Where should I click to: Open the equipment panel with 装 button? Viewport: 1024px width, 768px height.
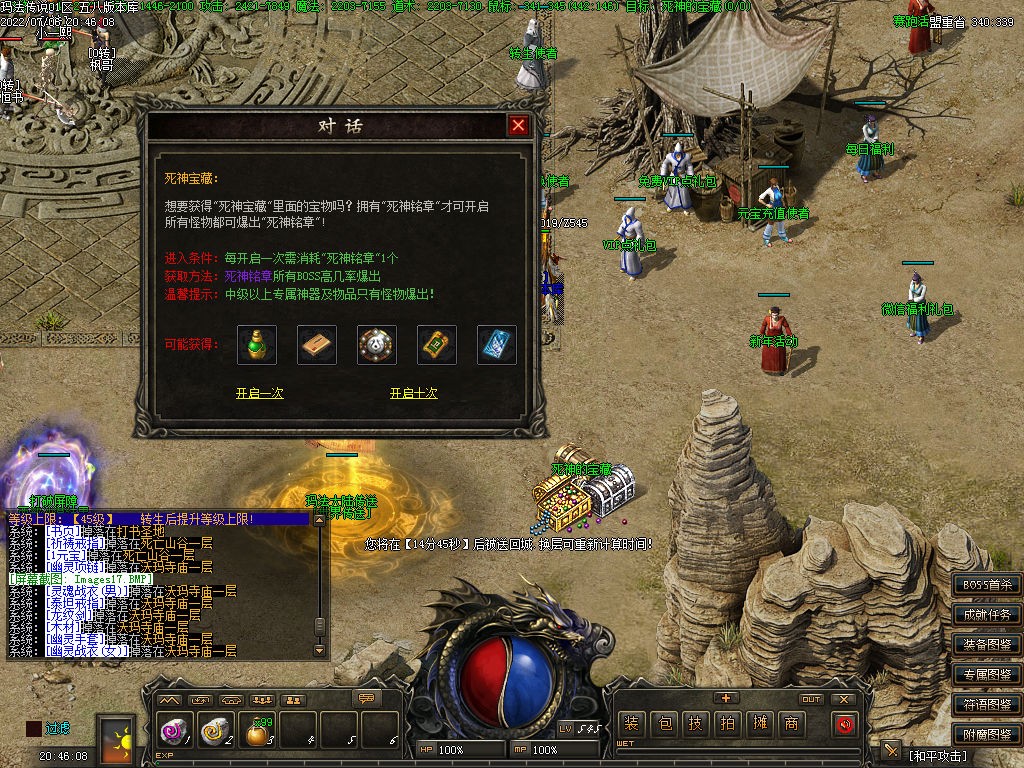pyautogui.click(x=632, y=723)
